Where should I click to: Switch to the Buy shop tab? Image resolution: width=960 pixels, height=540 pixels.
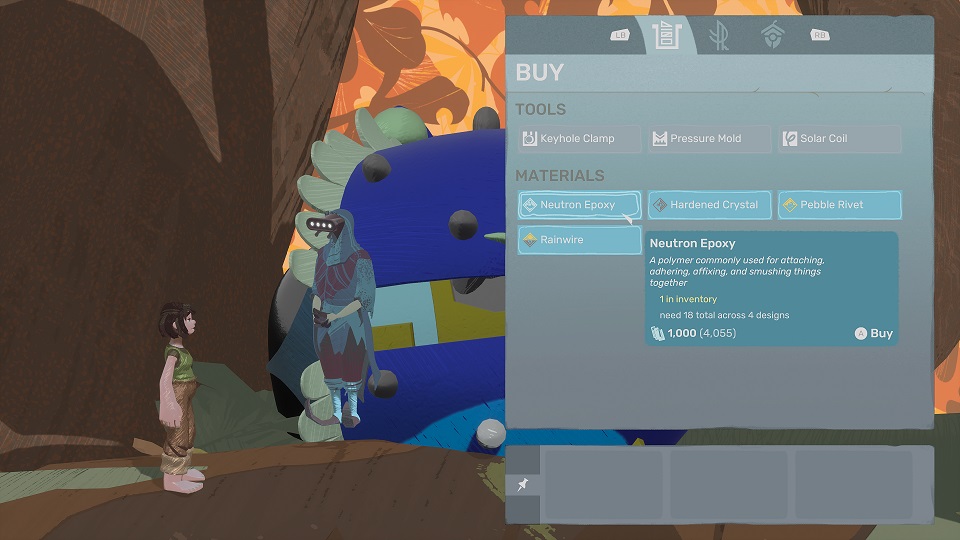tap(666, 36)
